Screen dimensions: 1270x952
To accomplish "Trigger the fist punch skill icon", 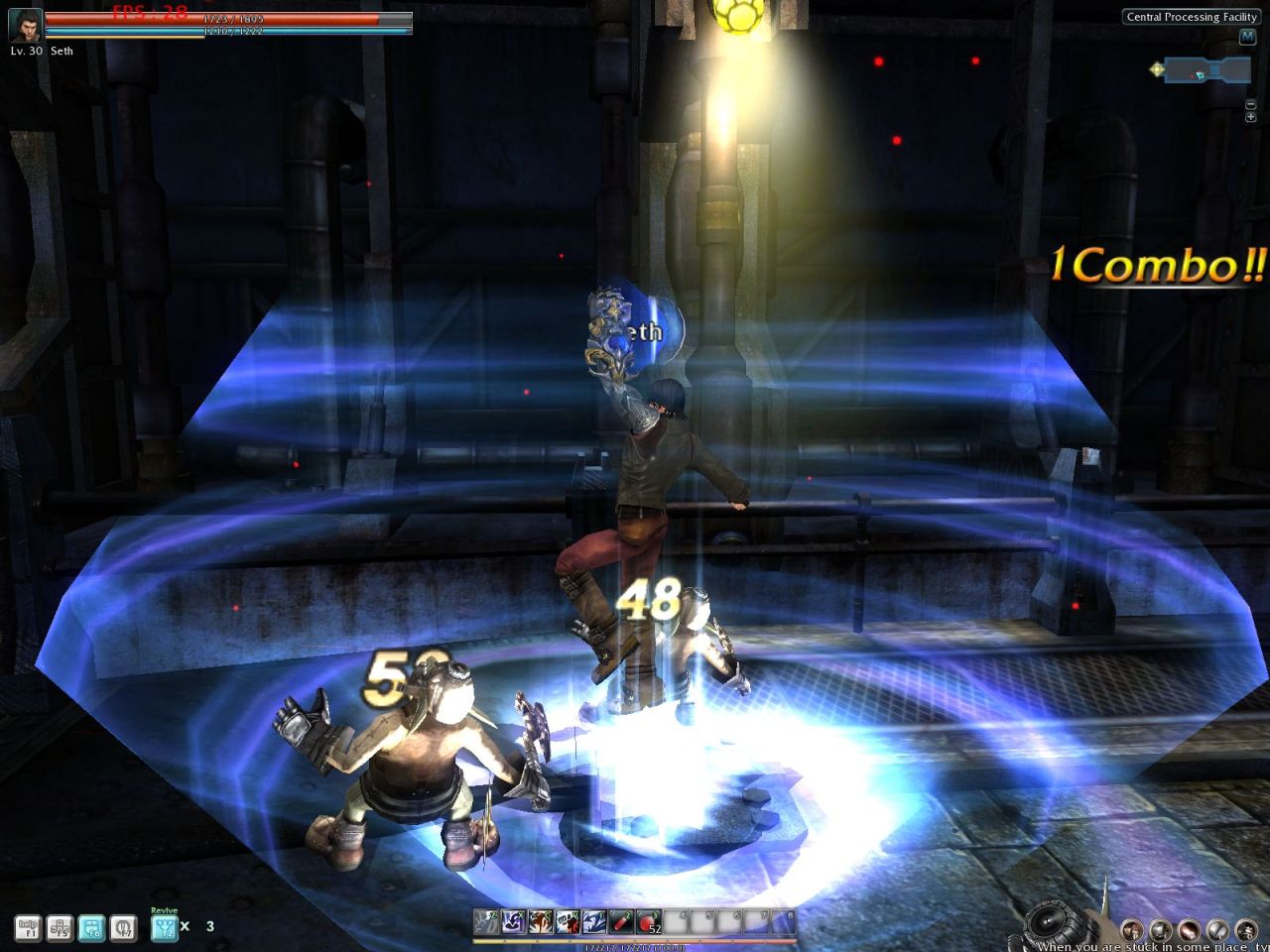I will [568, 922].
